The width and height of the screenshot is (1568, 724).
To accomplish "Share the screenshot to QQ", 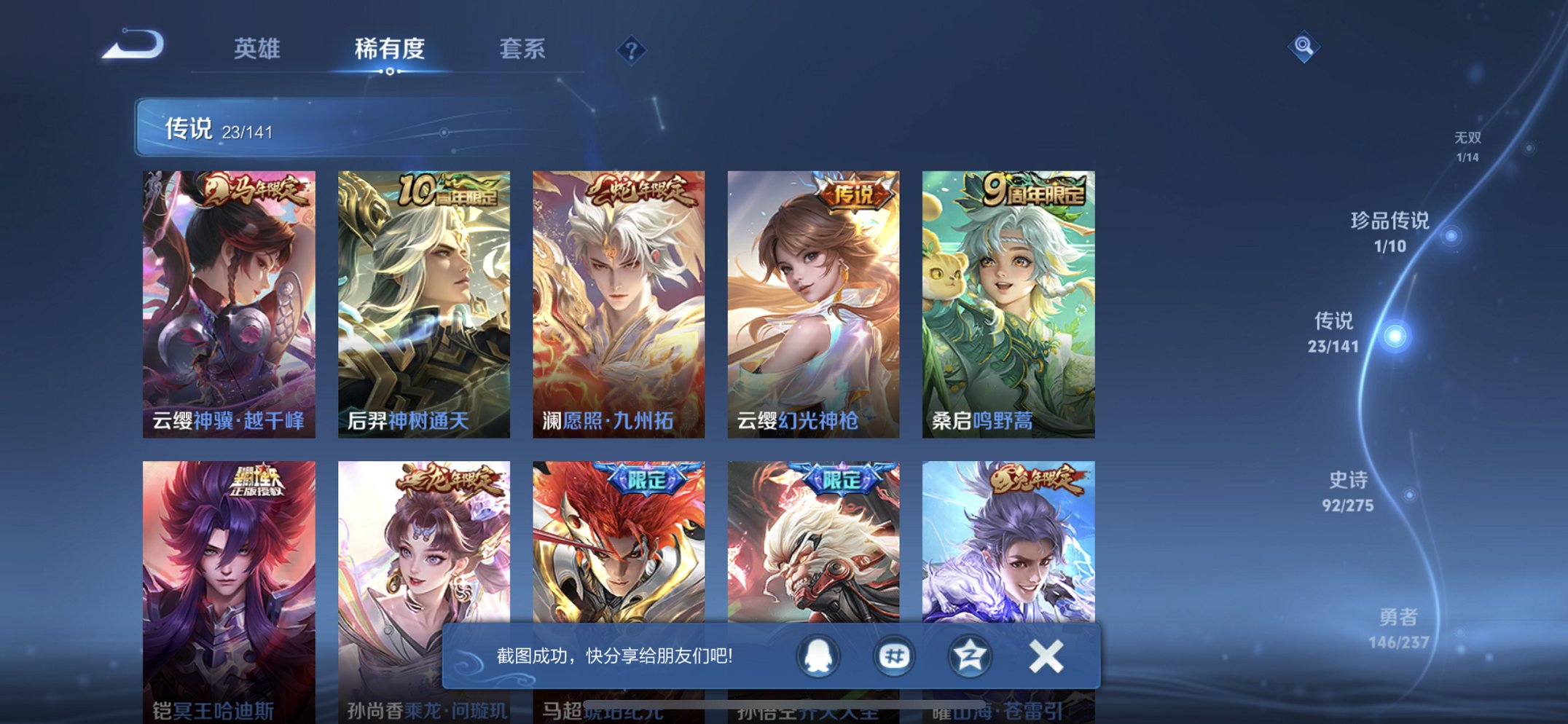I will [x=817, y=657].
